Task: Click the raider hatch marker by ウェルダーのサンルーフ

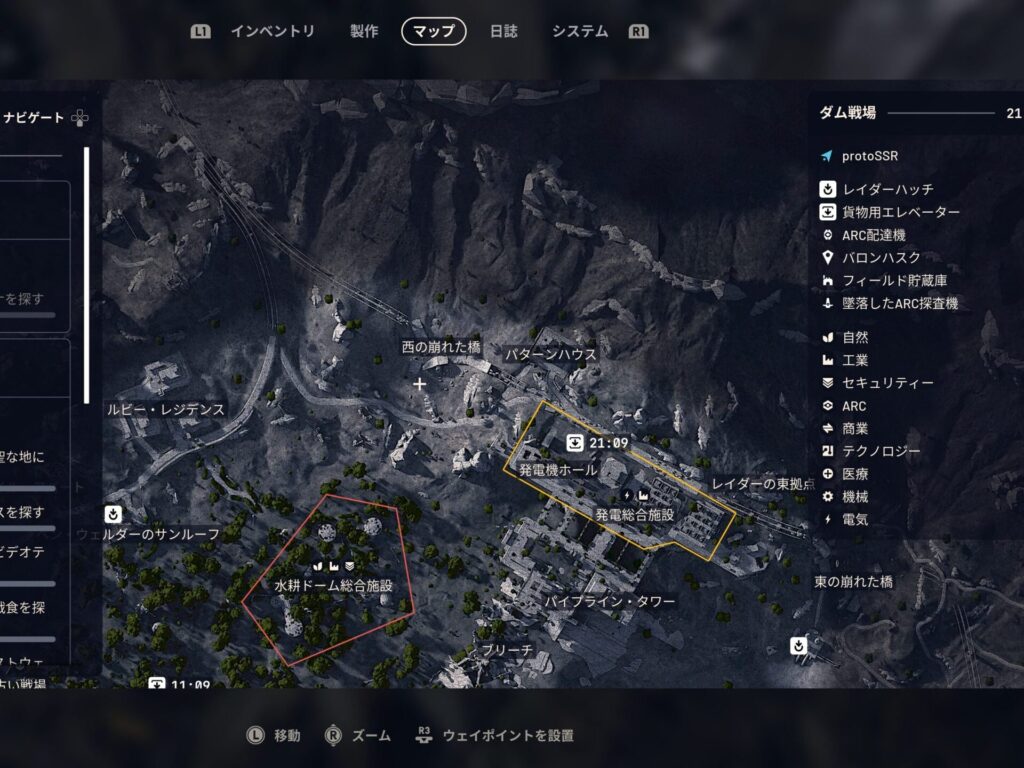Action: (114, 515)
